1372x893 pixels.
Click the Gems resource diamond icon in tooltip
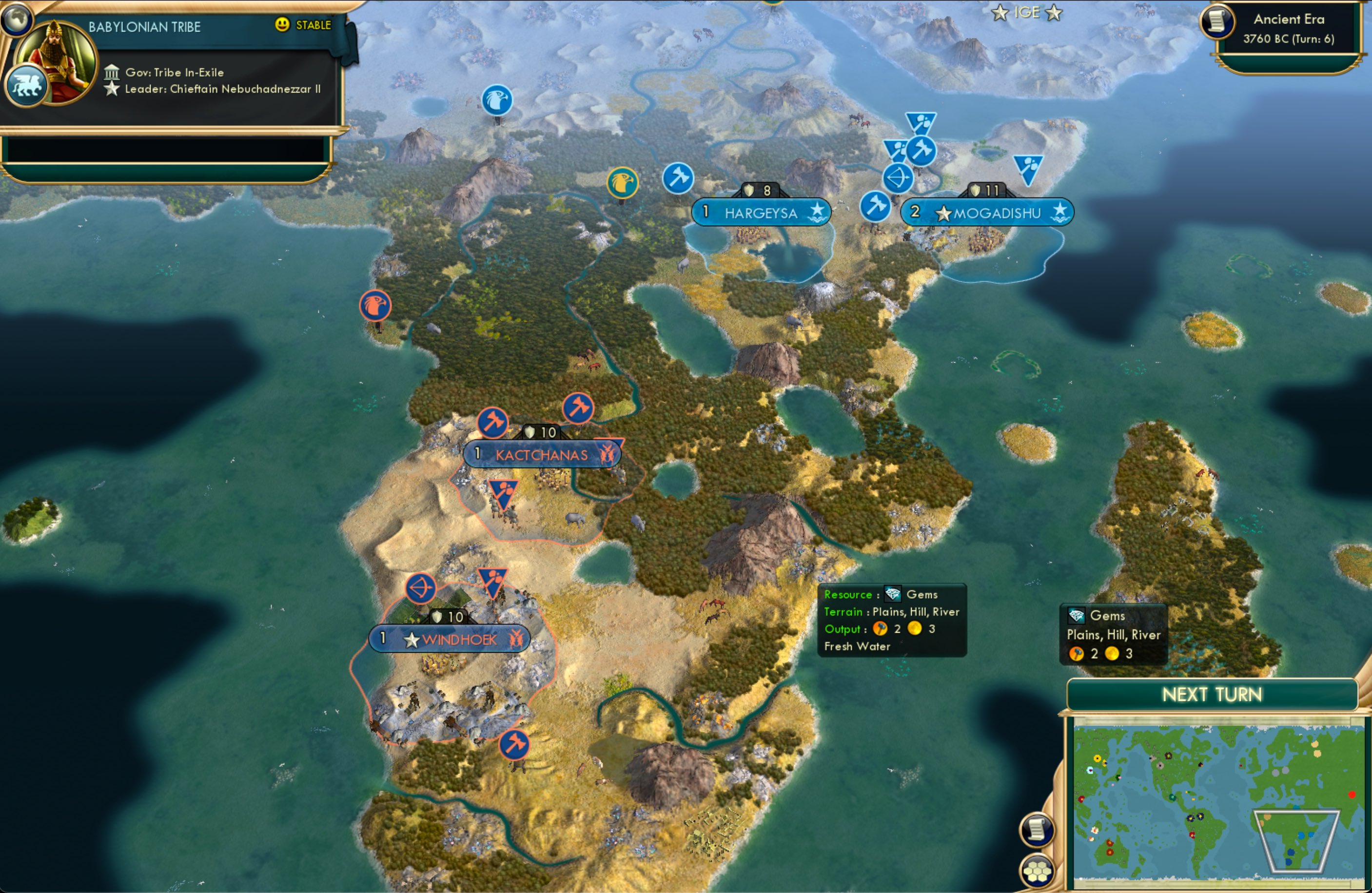892,594
